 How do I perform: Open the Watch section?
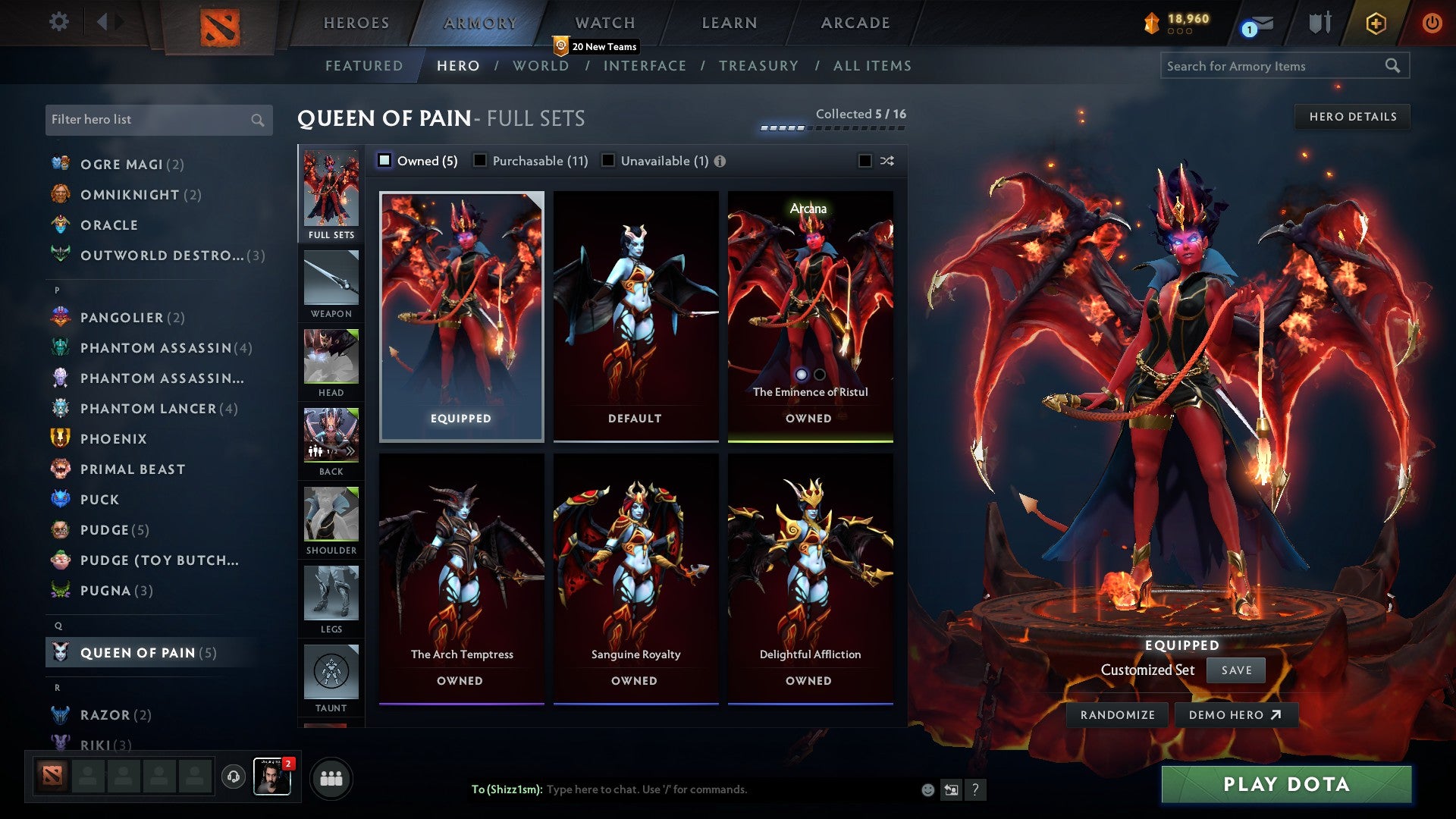604,22
